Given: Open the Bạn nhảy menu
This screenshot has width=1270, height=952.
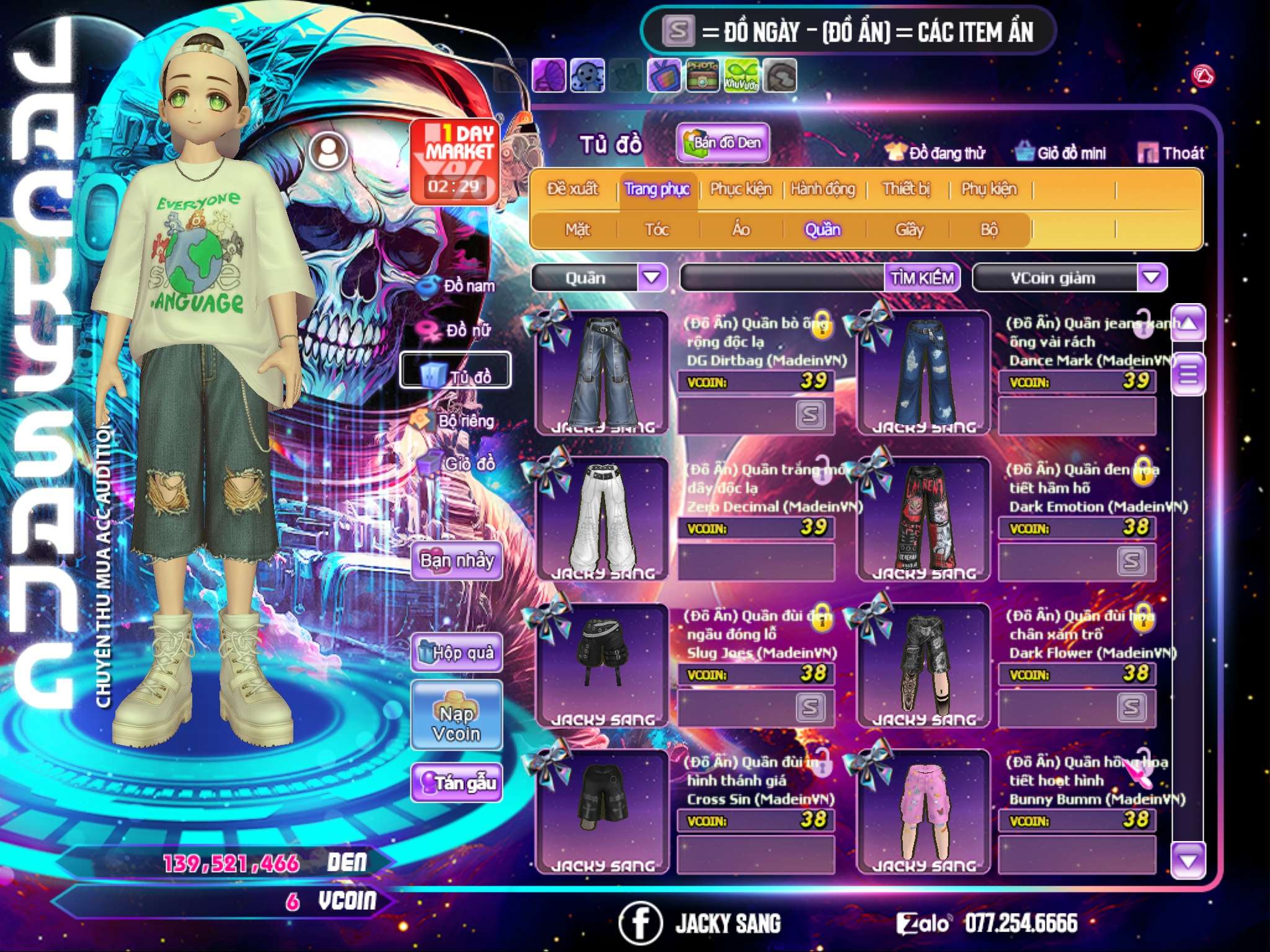Looking at the screenshot, I should click(457, 561).
